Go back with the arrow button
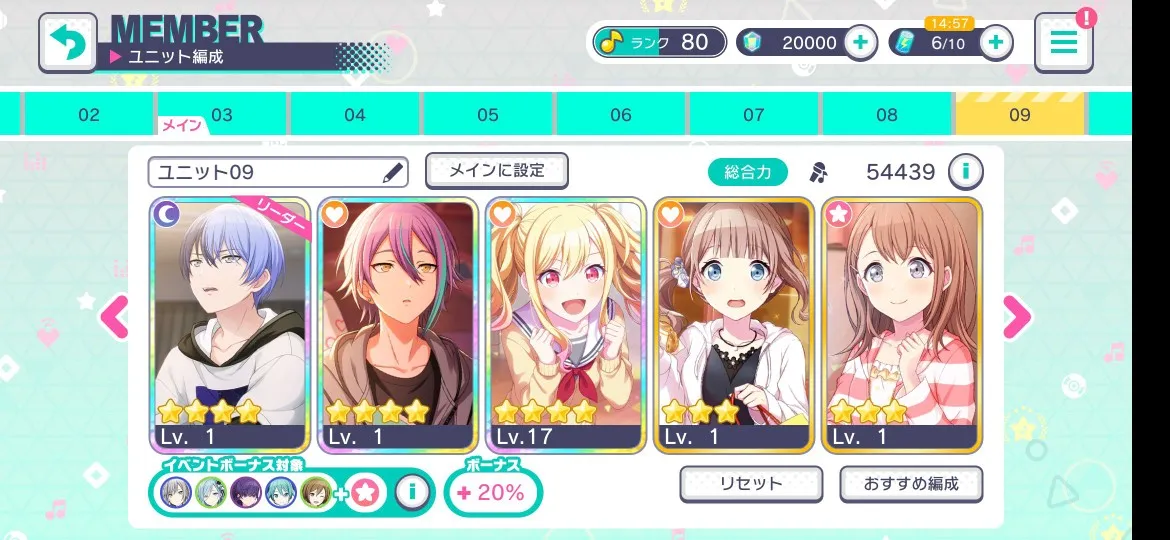Screen dimensions: 1170x540 click(x=67, y=42)
